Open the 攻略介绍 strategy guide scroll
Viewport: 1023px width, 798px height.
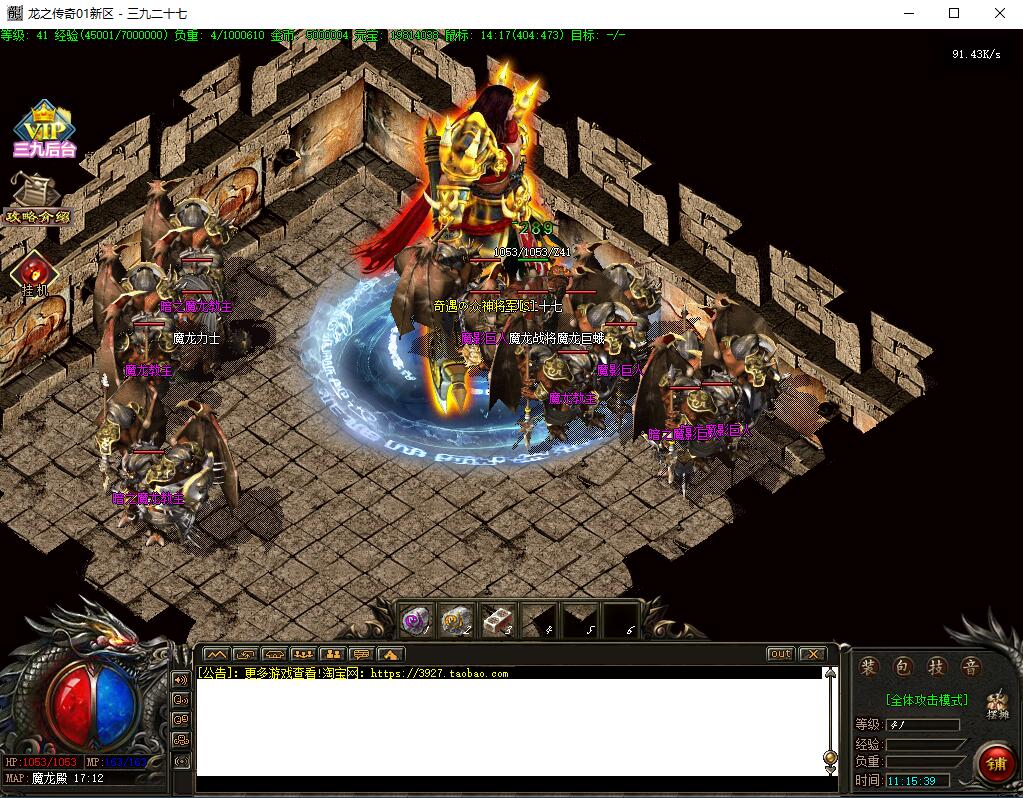pyautogui.click(x=36, y=198)
